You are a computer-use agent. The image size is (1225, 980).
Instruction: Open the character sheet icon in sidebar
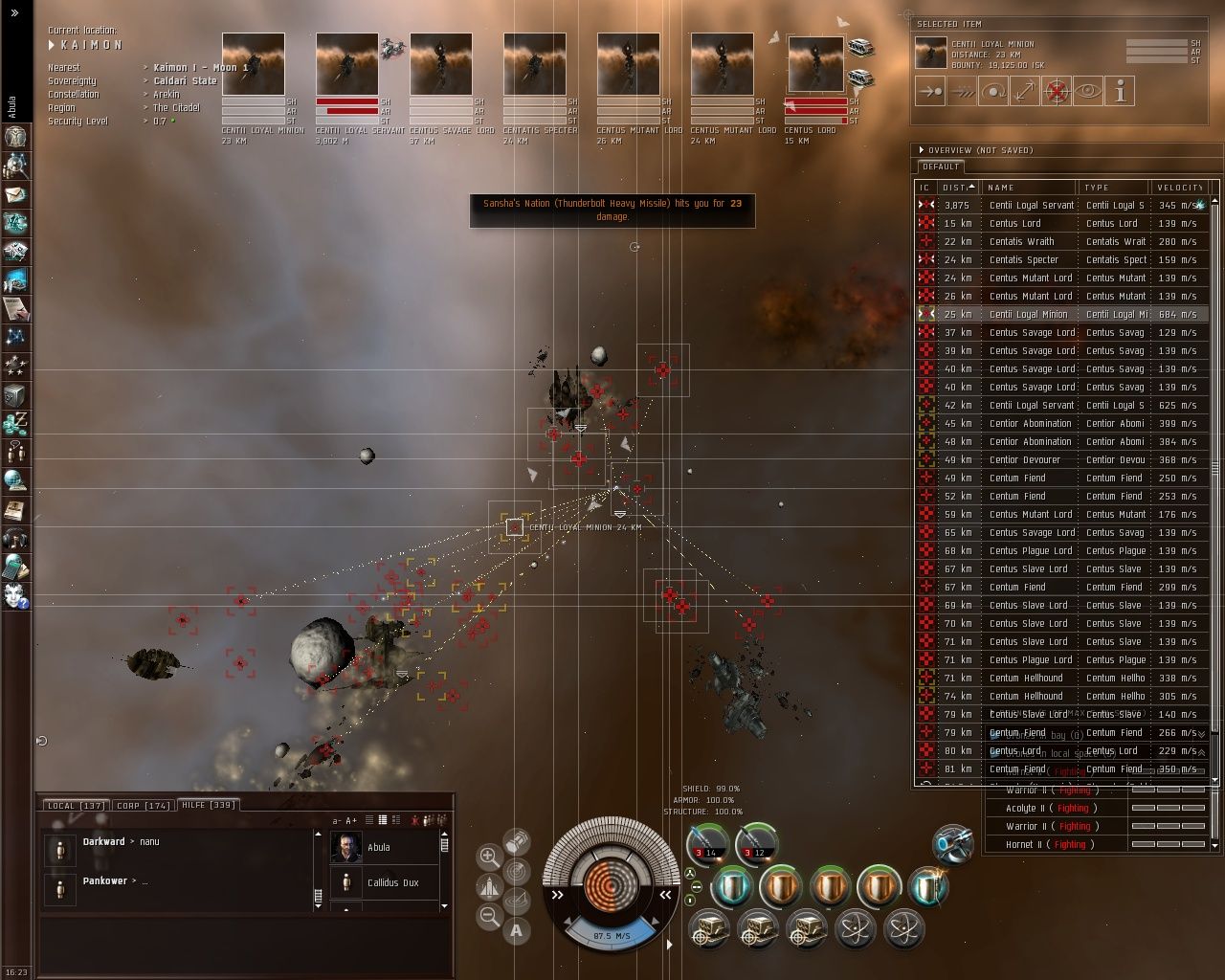point(15,137)
